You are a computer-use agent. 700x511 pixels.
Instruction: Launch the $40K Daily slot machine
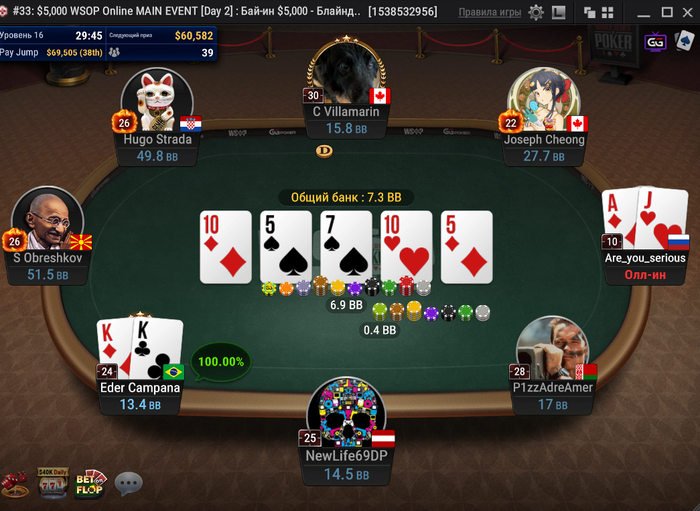pyautogui.click(x=51, y=483)
